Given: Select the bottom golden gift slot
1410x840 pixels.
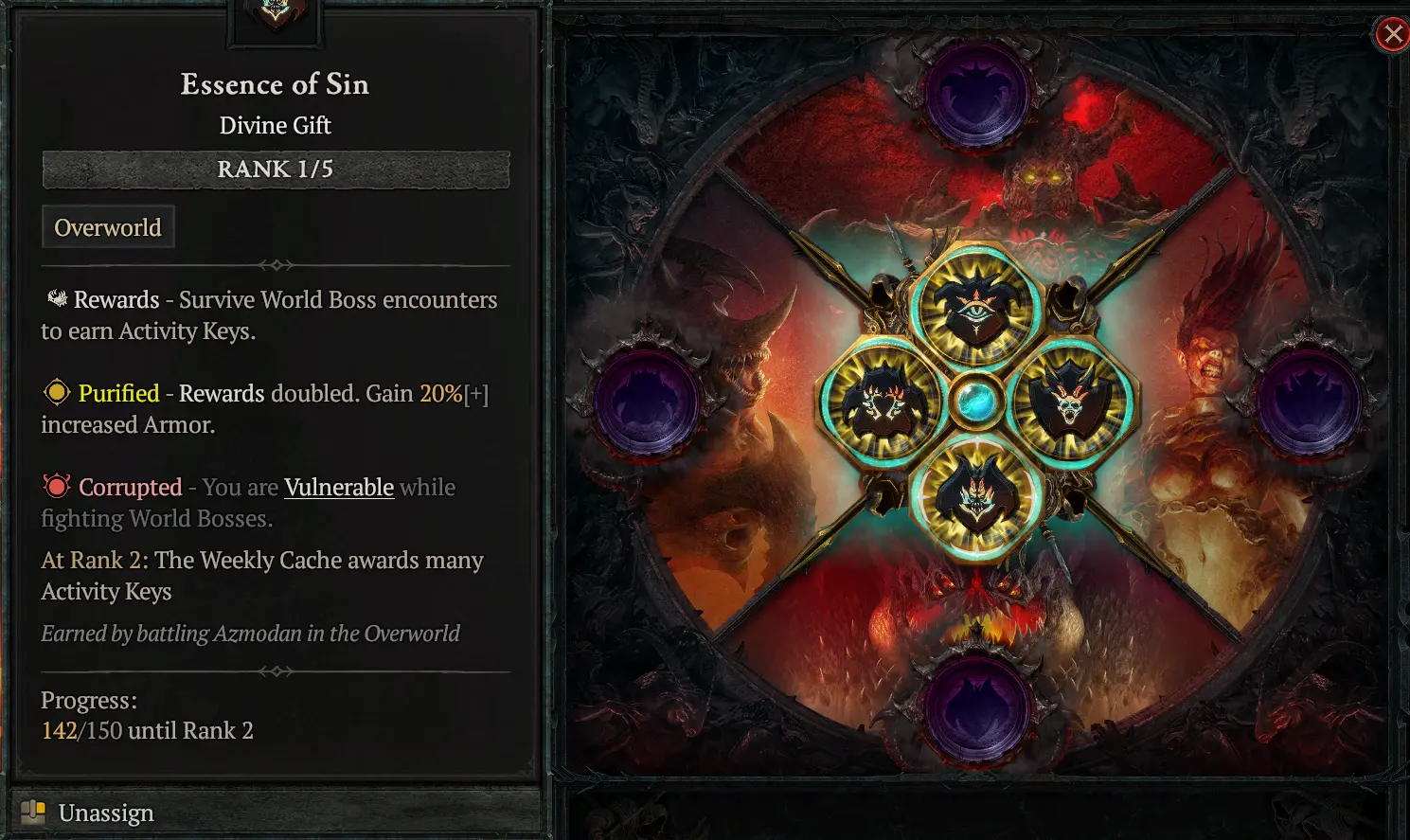Looking at the screenshot, I should (x=975, y=496).
